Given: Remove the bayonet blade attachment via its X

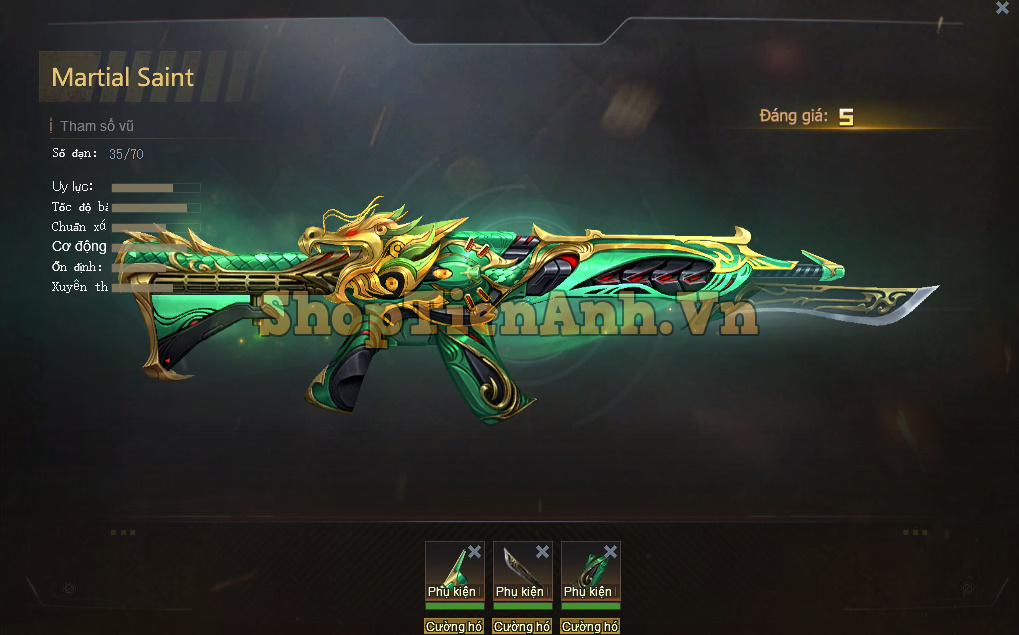Looking at the screenshot, I should pyautogui.click(x=542, y=551).
